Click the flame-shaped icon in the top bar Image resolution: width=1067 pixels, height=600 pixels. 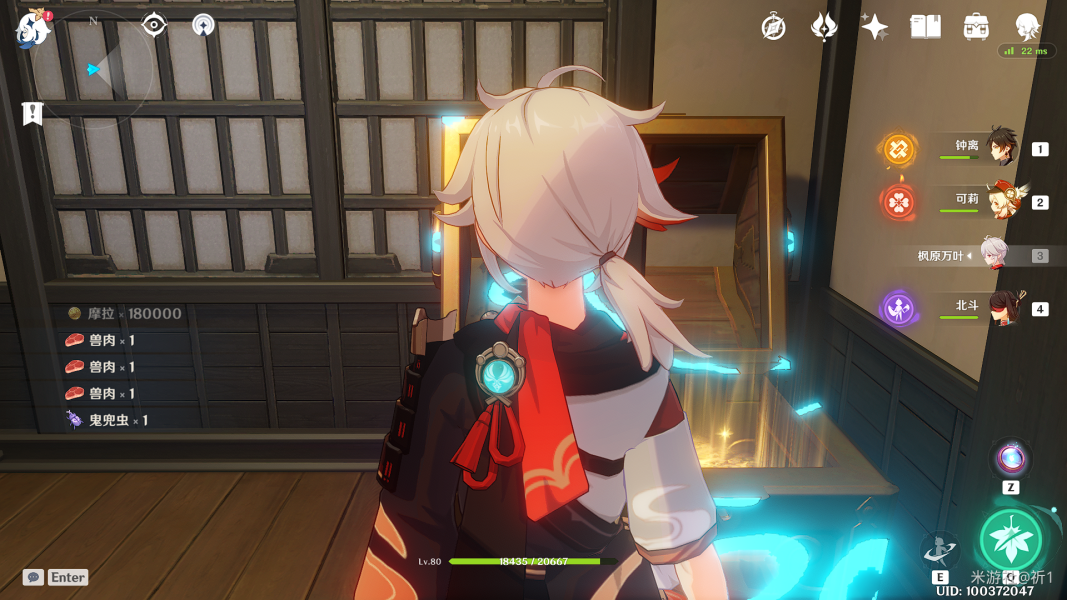pyautogui.click(x=823, y=27)
